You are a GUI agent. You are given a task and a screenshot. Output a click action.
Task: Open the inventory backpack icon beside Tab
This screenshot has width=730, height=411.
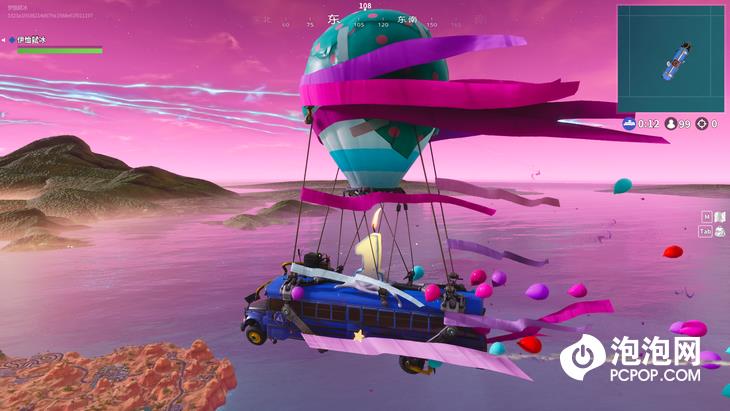[720, 231]
